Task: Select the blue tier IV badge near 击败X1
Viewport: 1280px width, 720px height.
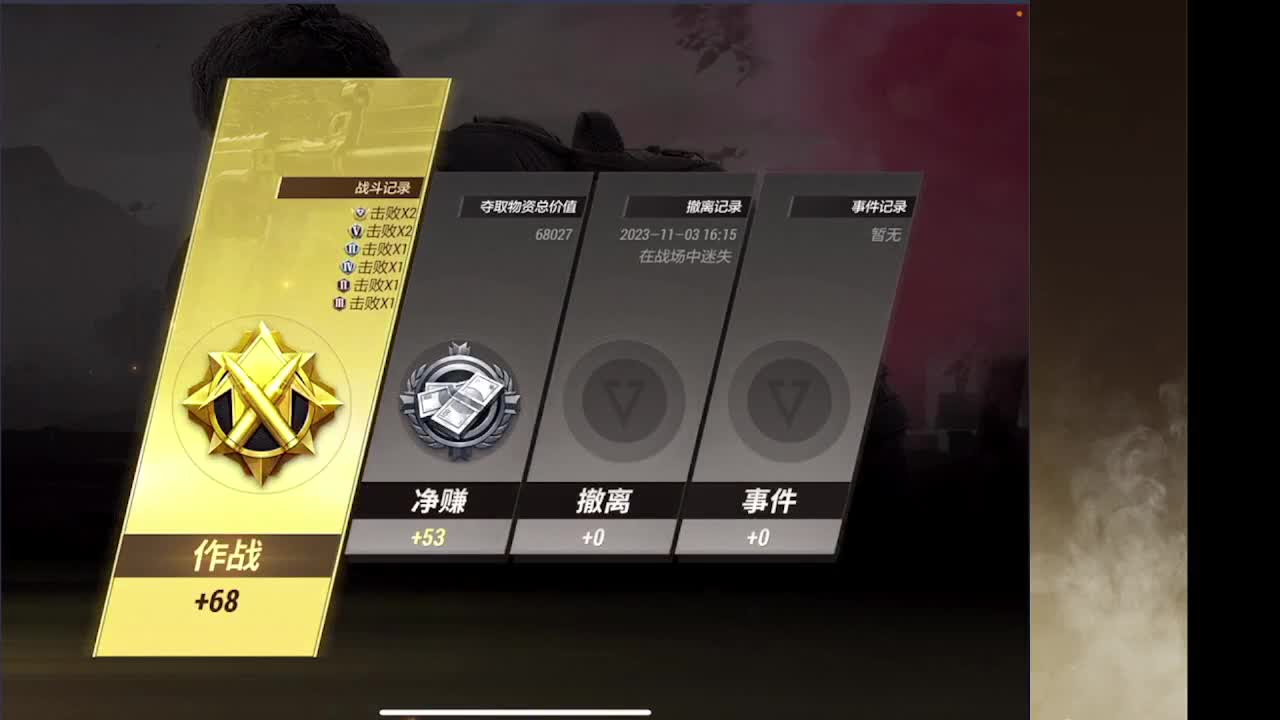Action: (349, 268)
